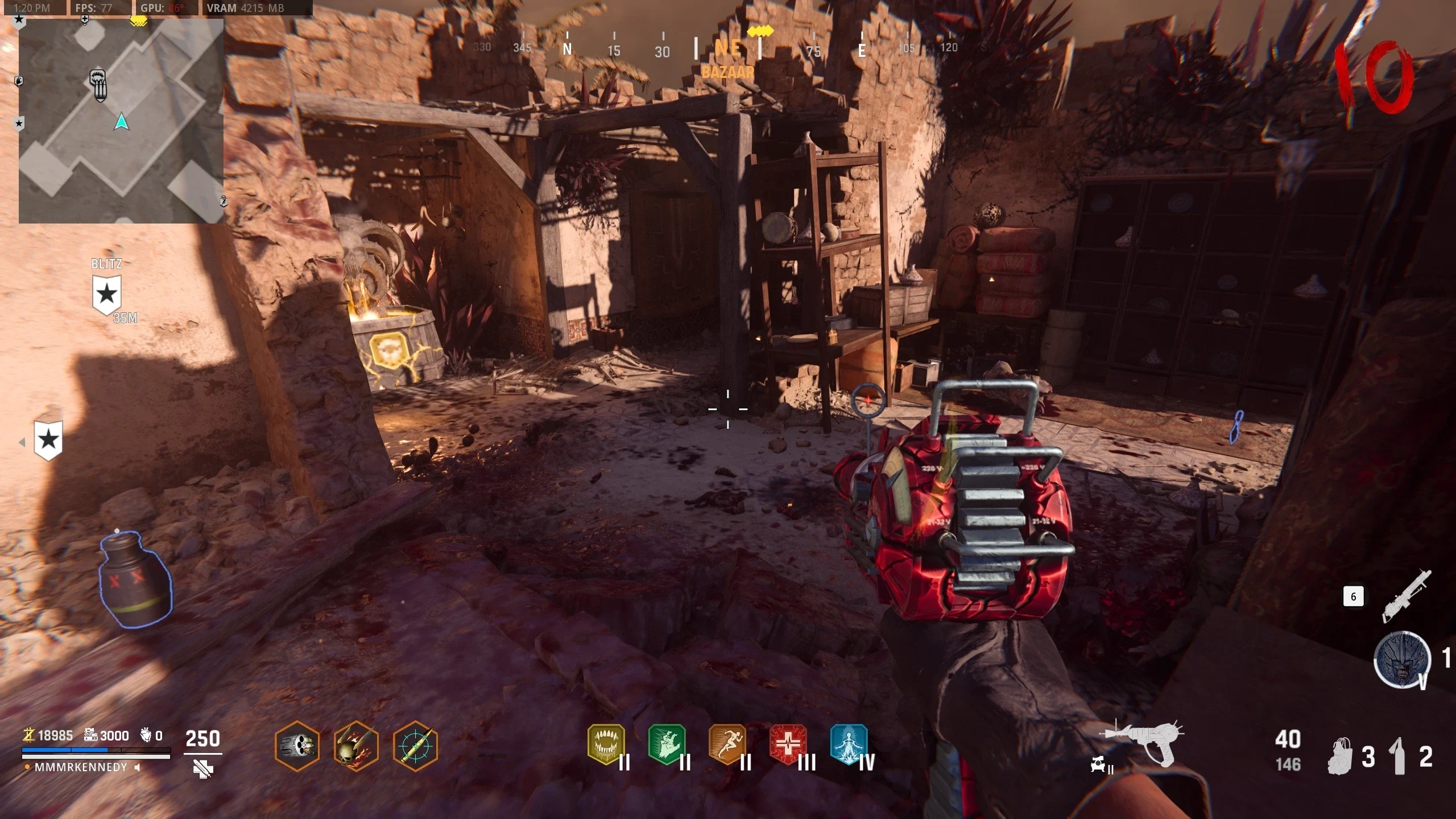The image size is (1456, 819).
Task: Select the red health cross perk icon
Action: (788, 744)
